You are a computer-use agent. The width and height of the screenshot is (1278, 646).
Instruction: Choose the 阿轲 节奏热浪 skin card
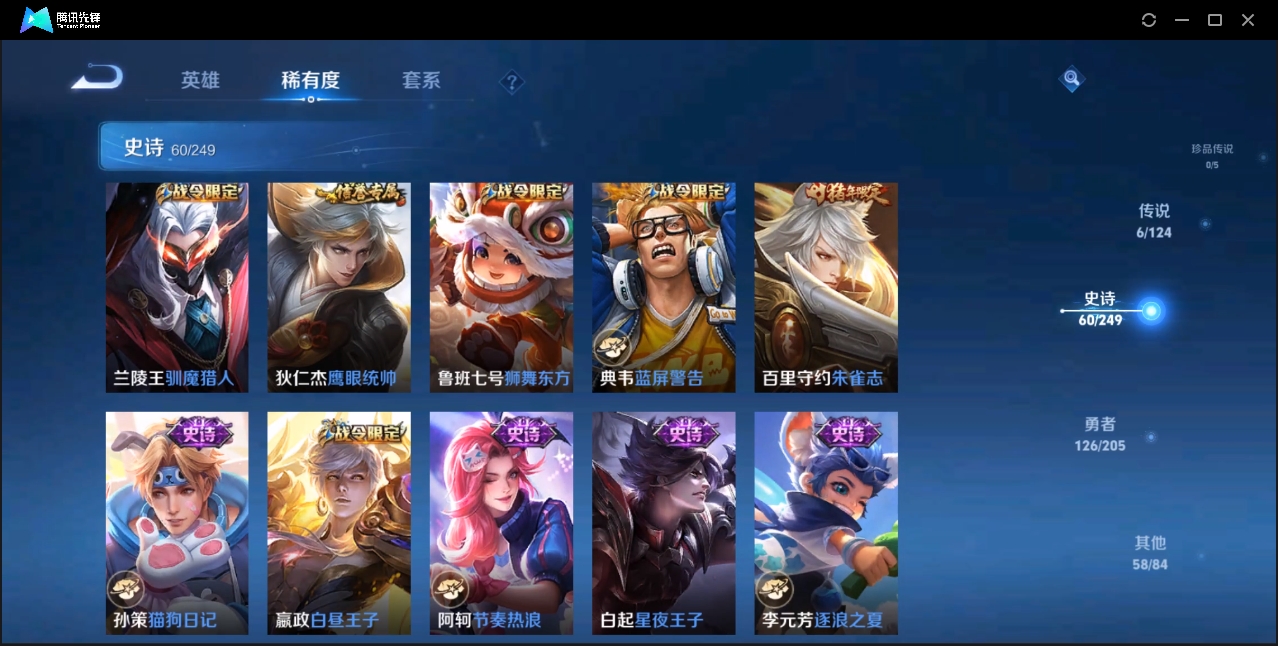point(501,522)
